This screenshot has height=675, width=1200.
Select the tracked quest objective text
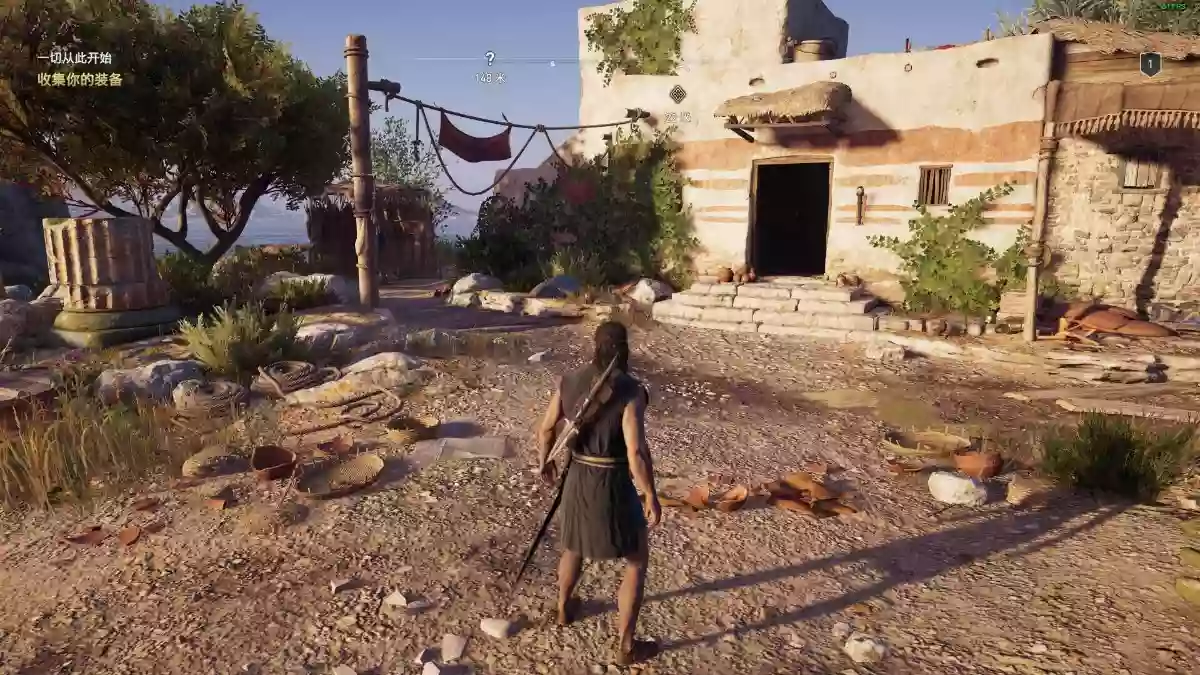click(x=80, y=79)
